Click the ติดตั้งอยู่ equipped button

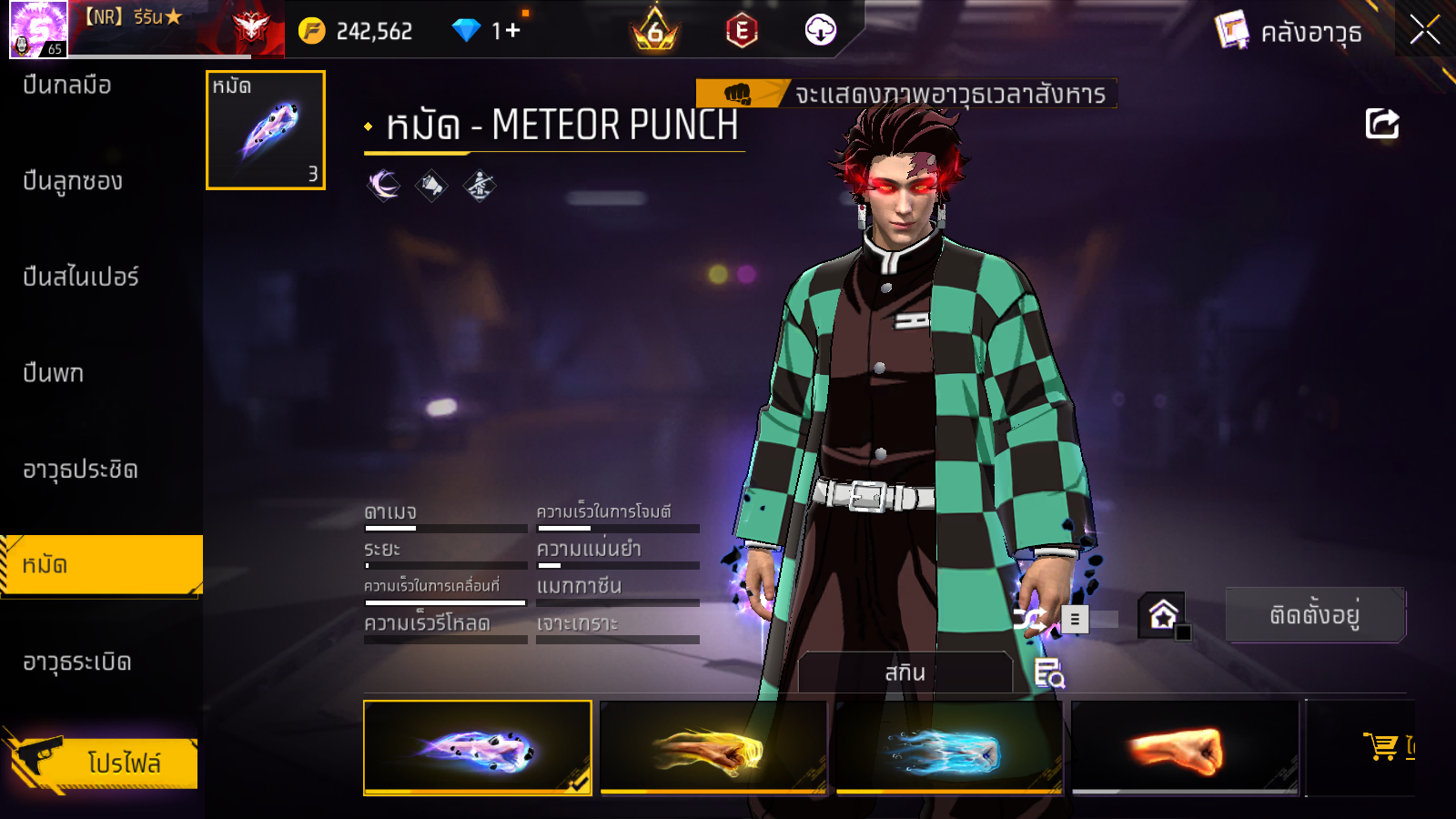coord(1314,615)
